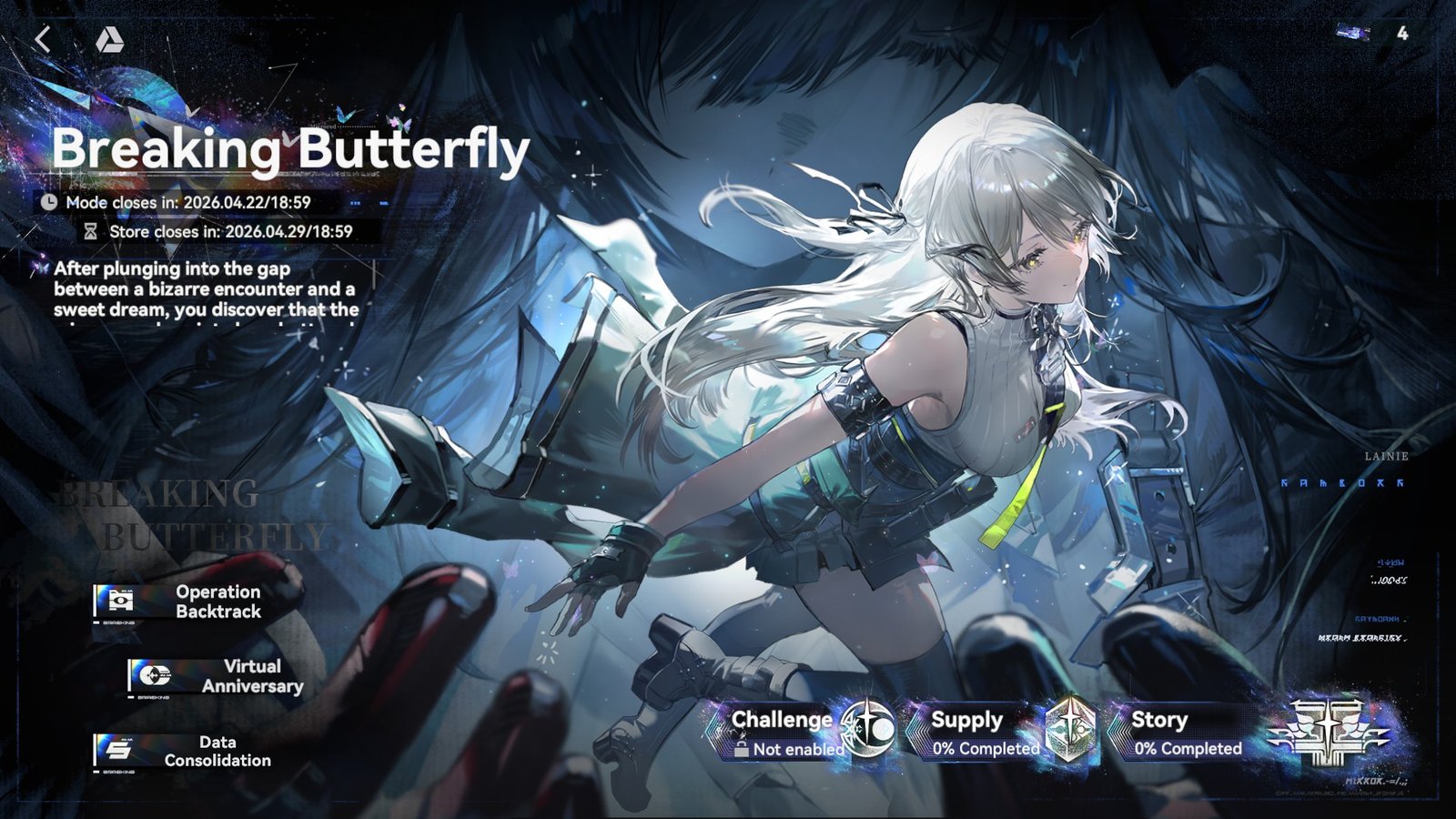Image resolution: width=1456 pixels, height=819 pixels.
Task: Click the hourglass icon on the store countdown
Action: tap(89, 233)
